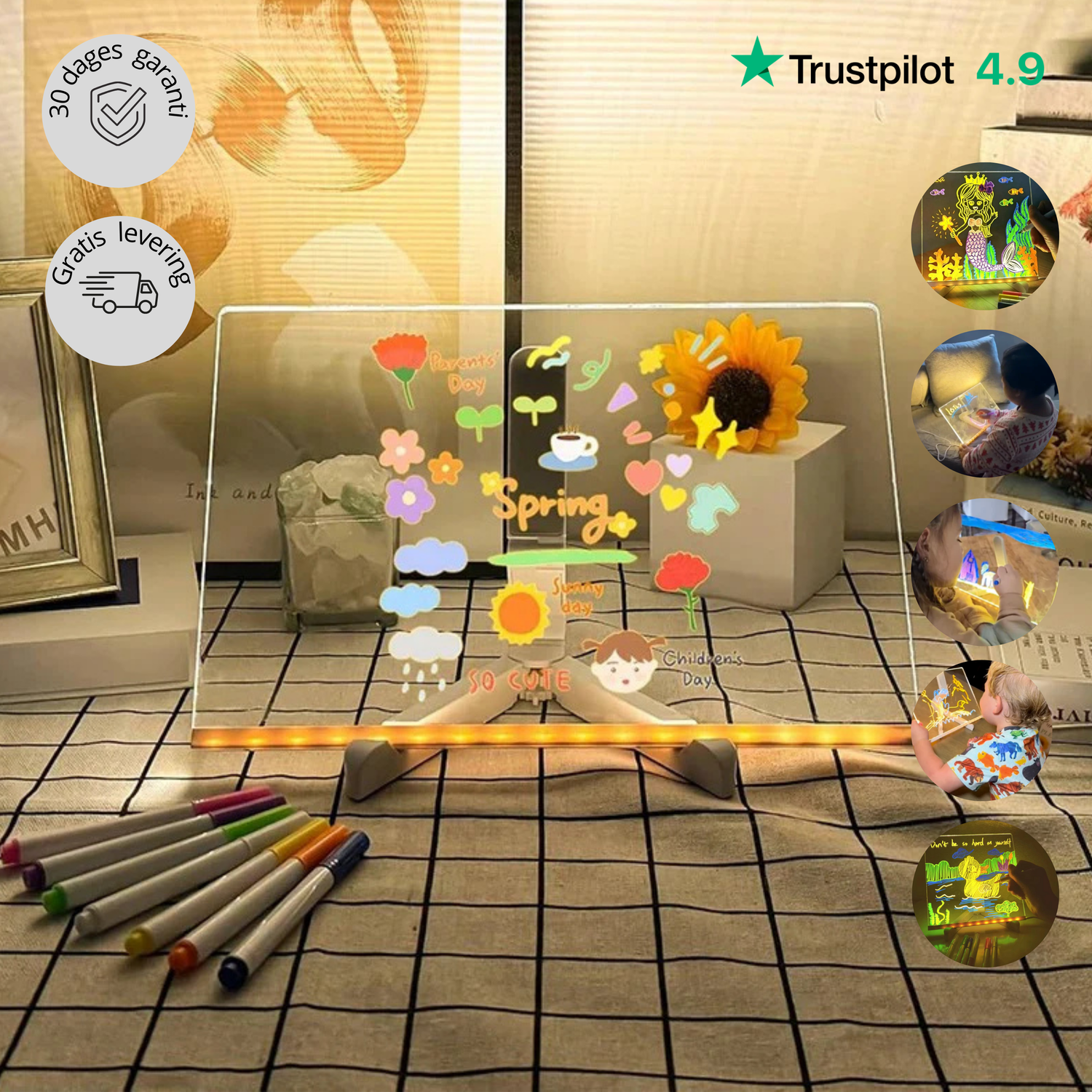Viewport: 1092px width, 1092px height.
Task: Select the Gratis levering truck badge
Action: point(120,291)
